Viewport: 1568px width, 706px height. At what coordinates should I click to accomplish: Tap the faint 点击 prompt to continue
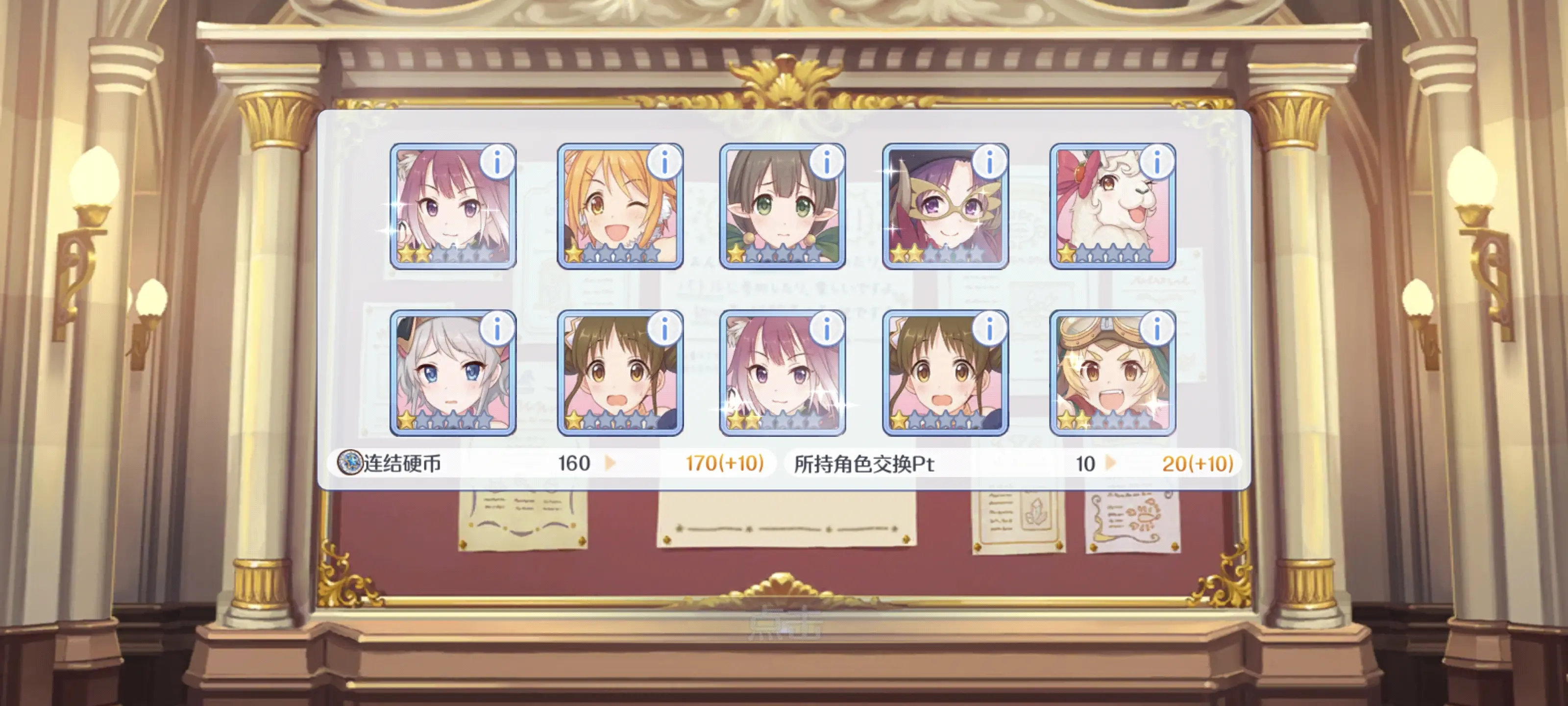click(784, 623)
